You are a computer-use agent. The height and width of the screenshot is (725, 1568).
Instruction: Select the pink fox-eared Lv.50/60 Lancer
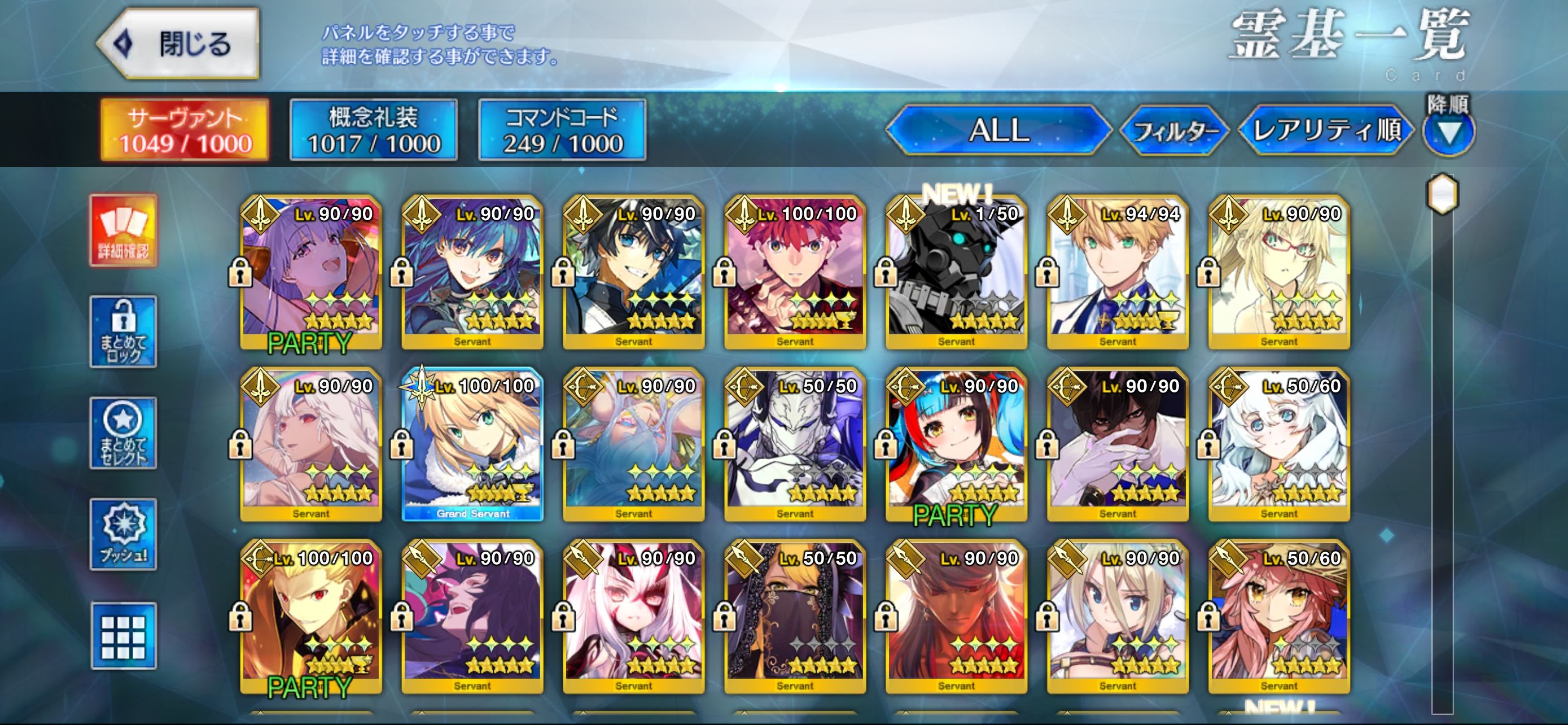pyautogui.click(x=1279, y=617)
